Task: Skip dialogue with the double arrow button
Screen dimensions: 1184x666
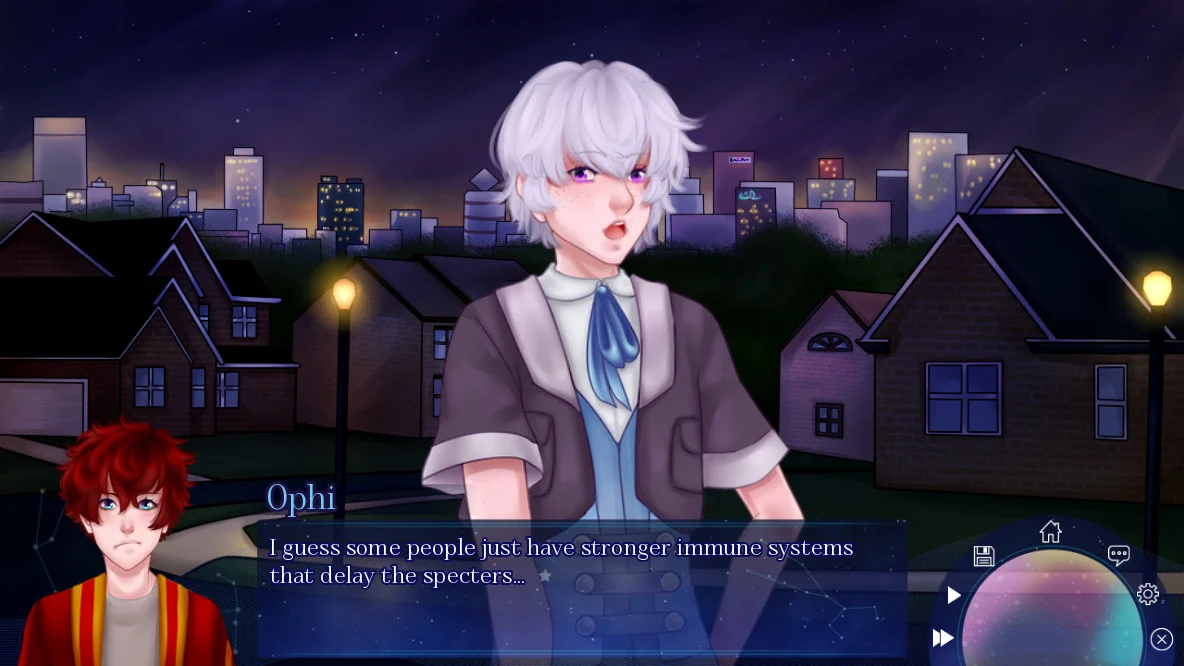Action: pyautogui.click(x=943, y=638)
